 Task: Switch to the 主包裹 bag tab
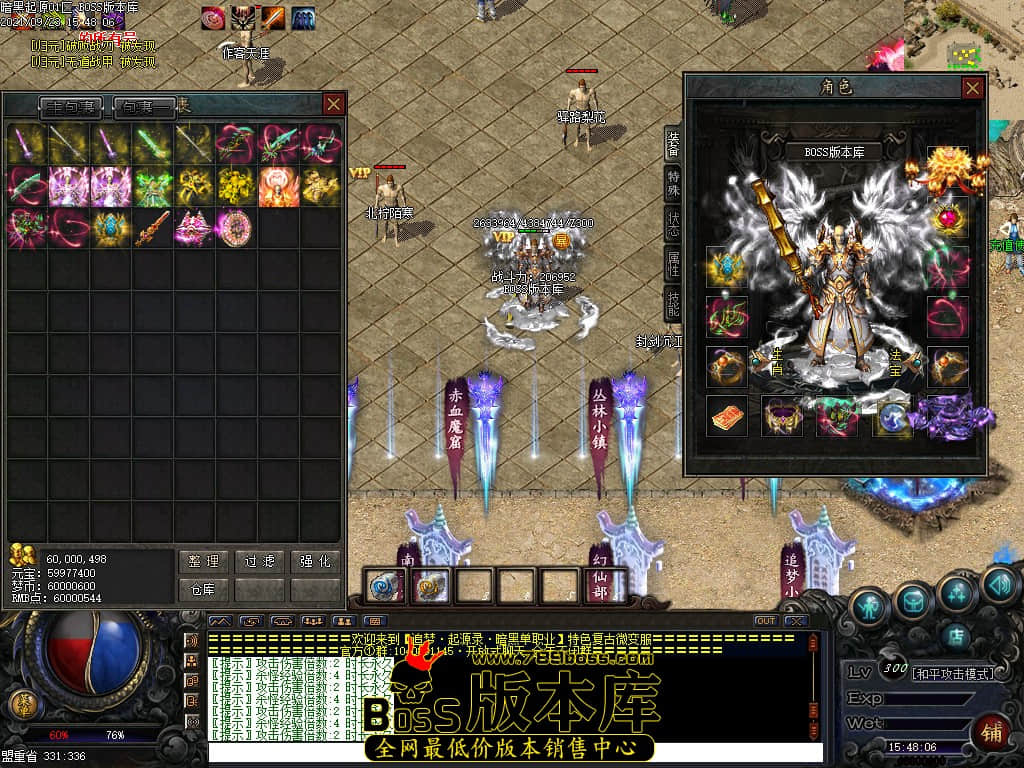click(72, 106)
